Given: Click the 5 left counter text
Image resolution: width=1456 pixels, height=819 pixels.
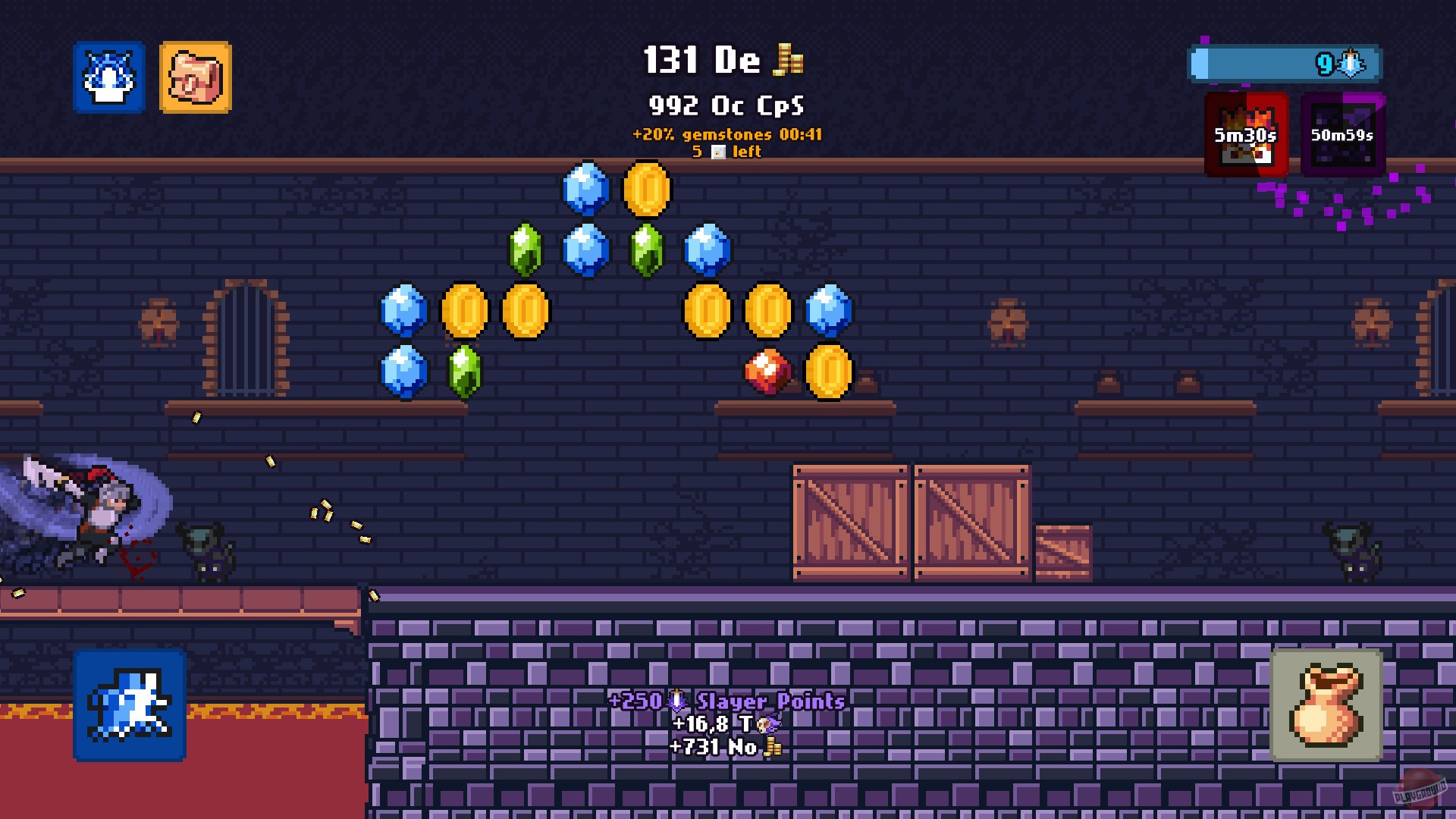Looking at the screenshot, I should coord(726,152).
